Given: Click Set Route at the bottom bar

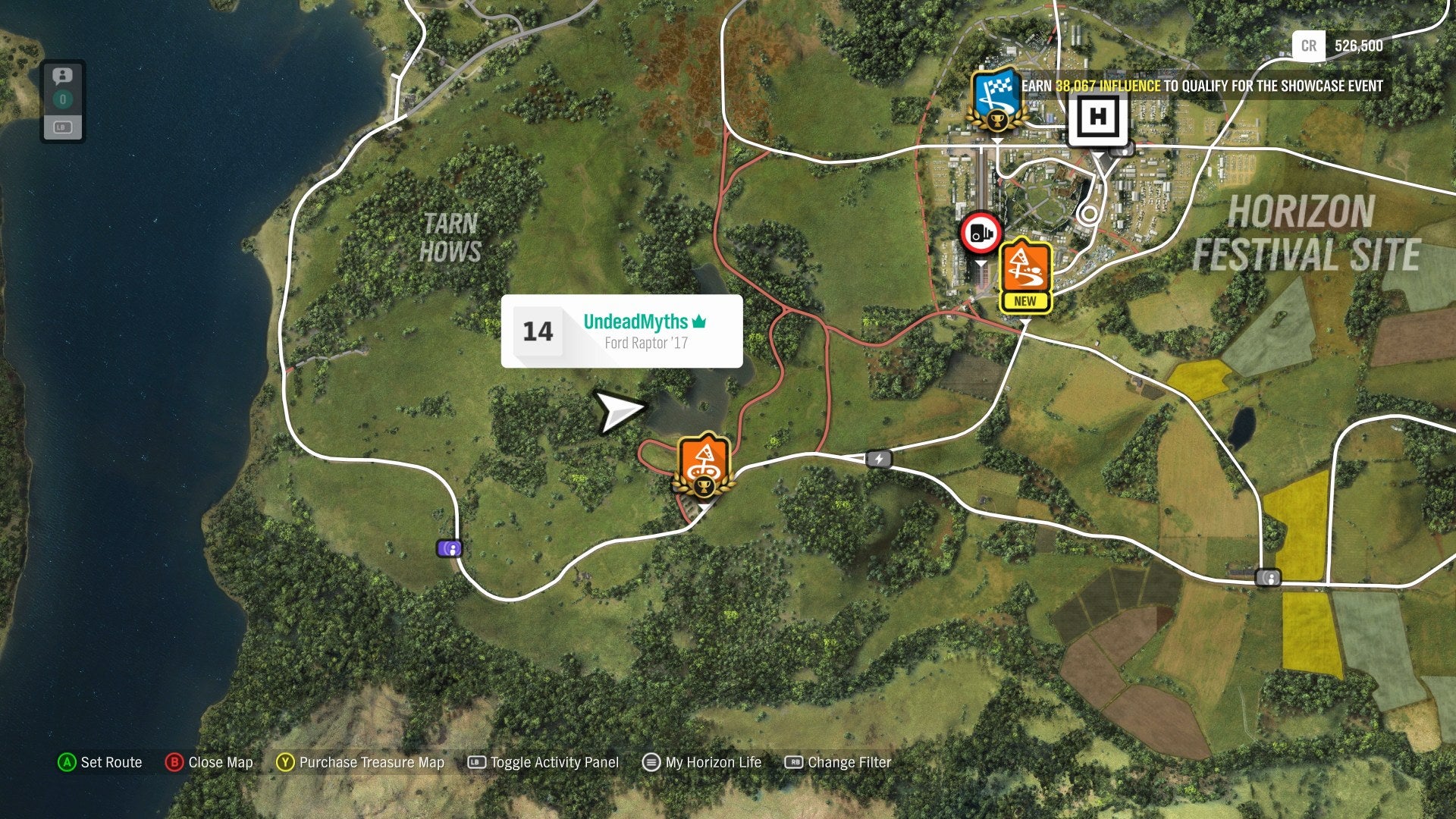Looking at the screenshot, I should 101,763.
